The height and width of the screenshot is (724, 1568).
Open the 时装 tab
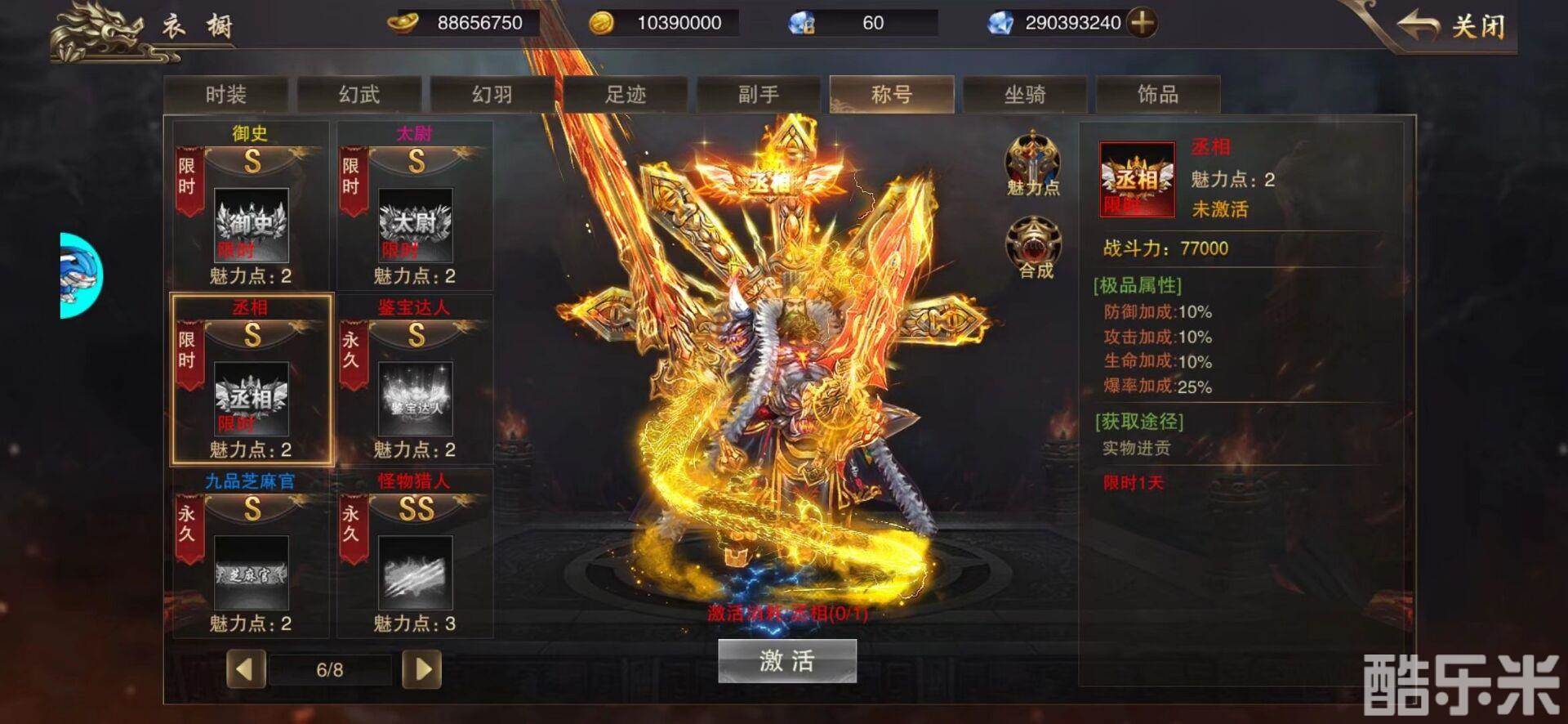click(225, 93)
